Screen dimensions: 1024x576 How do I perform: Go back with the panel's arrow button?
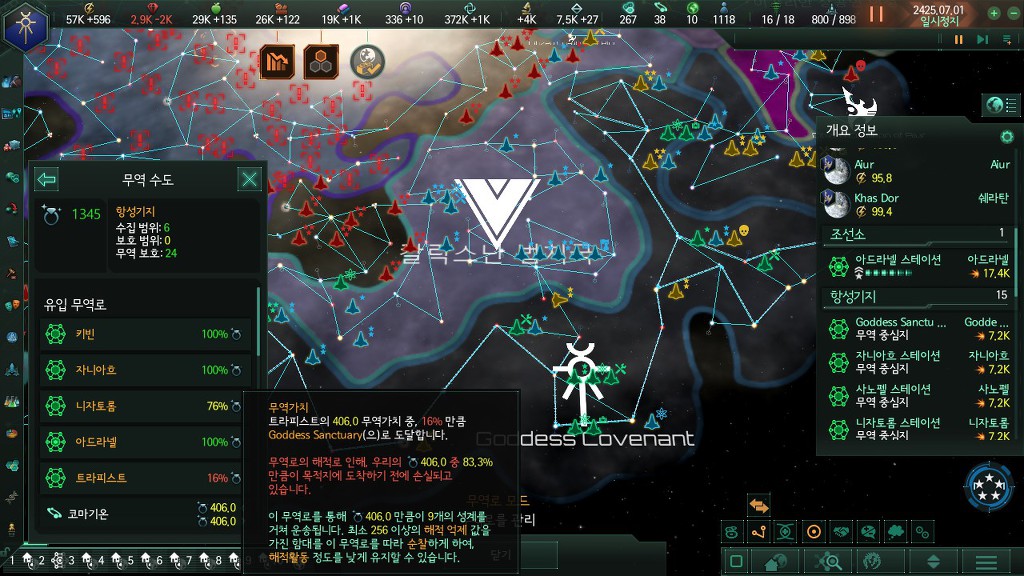(46, 180)
